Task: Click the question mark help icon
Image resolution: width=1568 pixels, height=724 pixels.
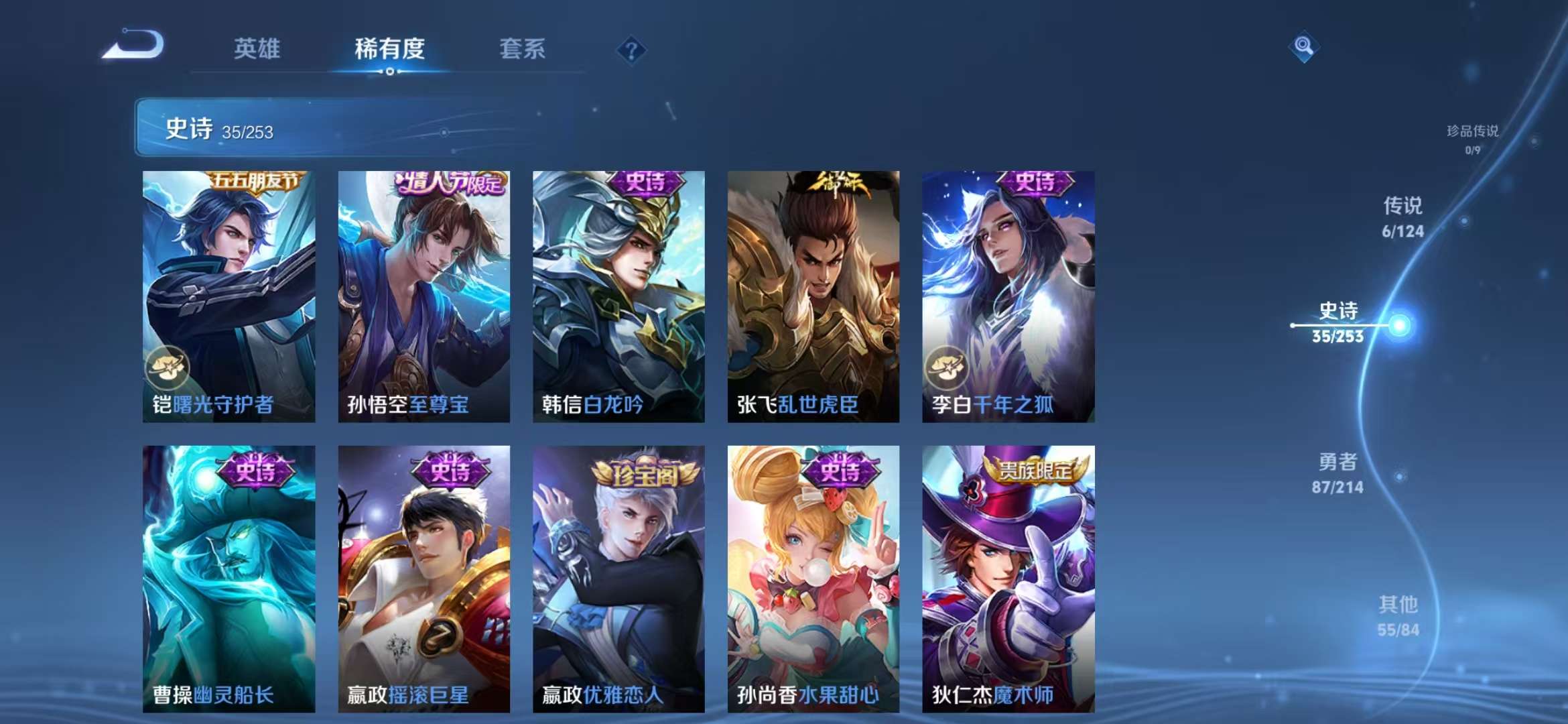Action: [631, 50]
